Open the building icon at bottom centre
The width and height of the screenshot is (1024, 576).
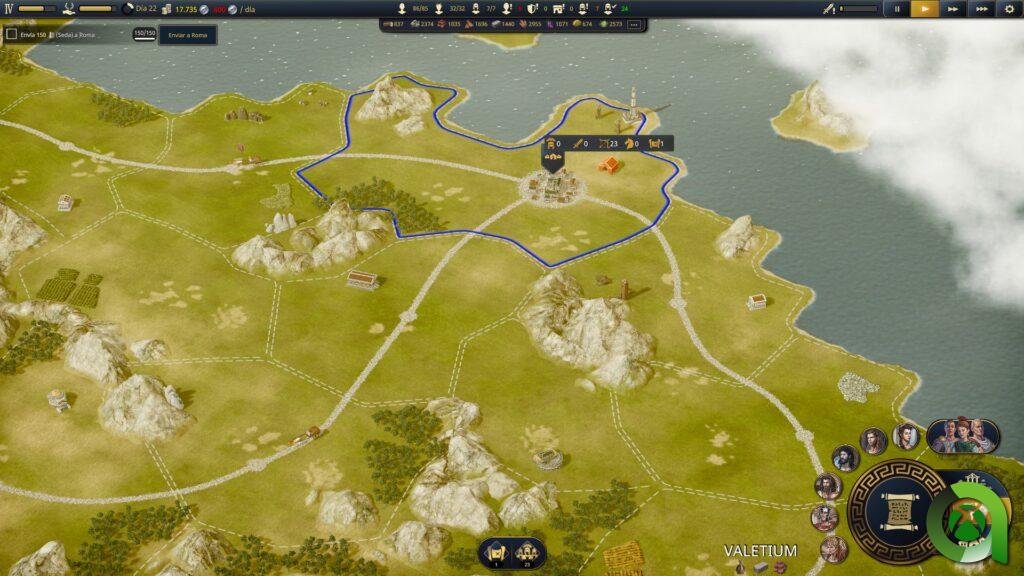click(529, 551)
